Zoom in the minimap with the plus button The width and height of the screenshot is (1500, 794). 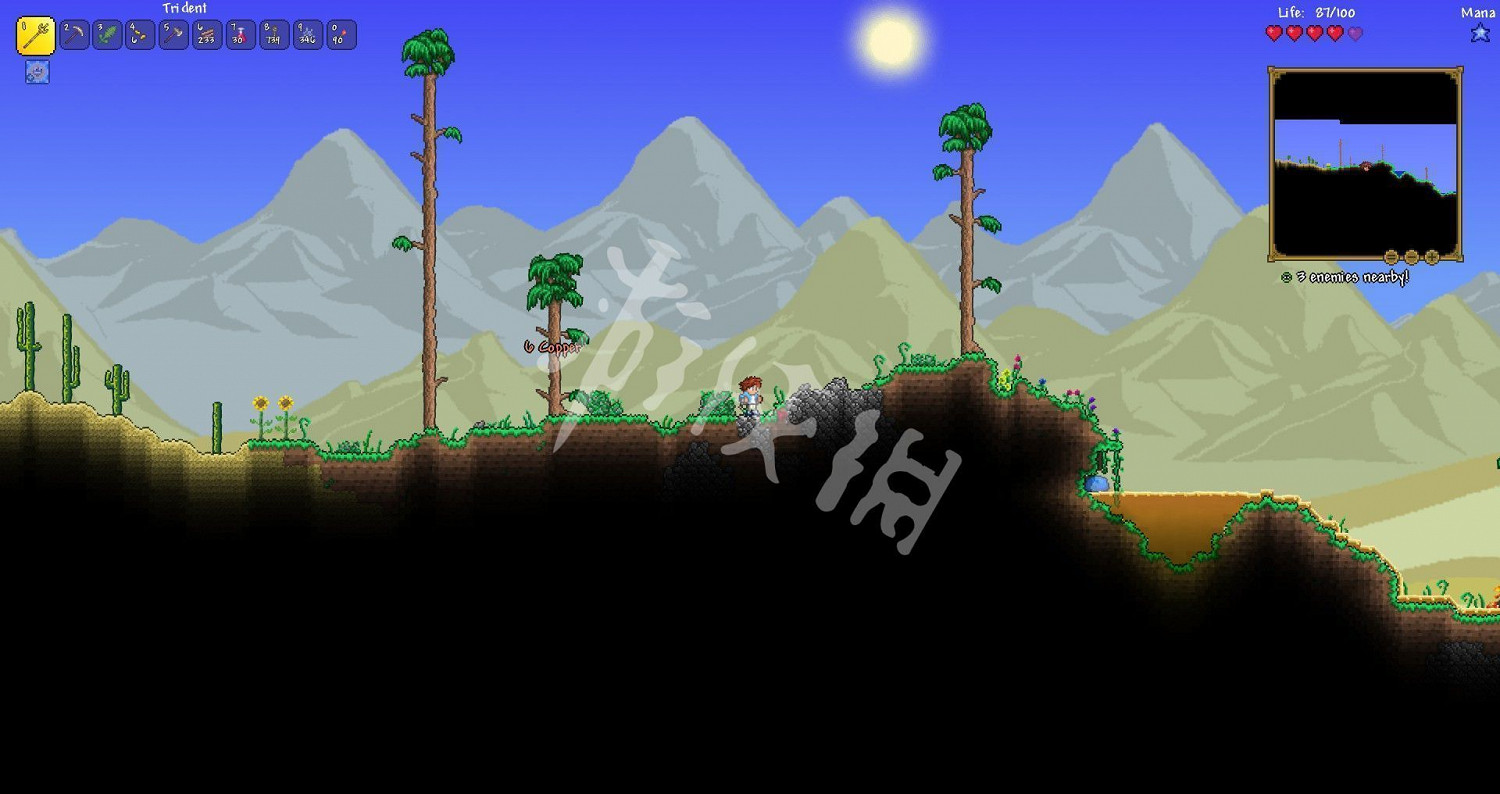point(1432,256)
